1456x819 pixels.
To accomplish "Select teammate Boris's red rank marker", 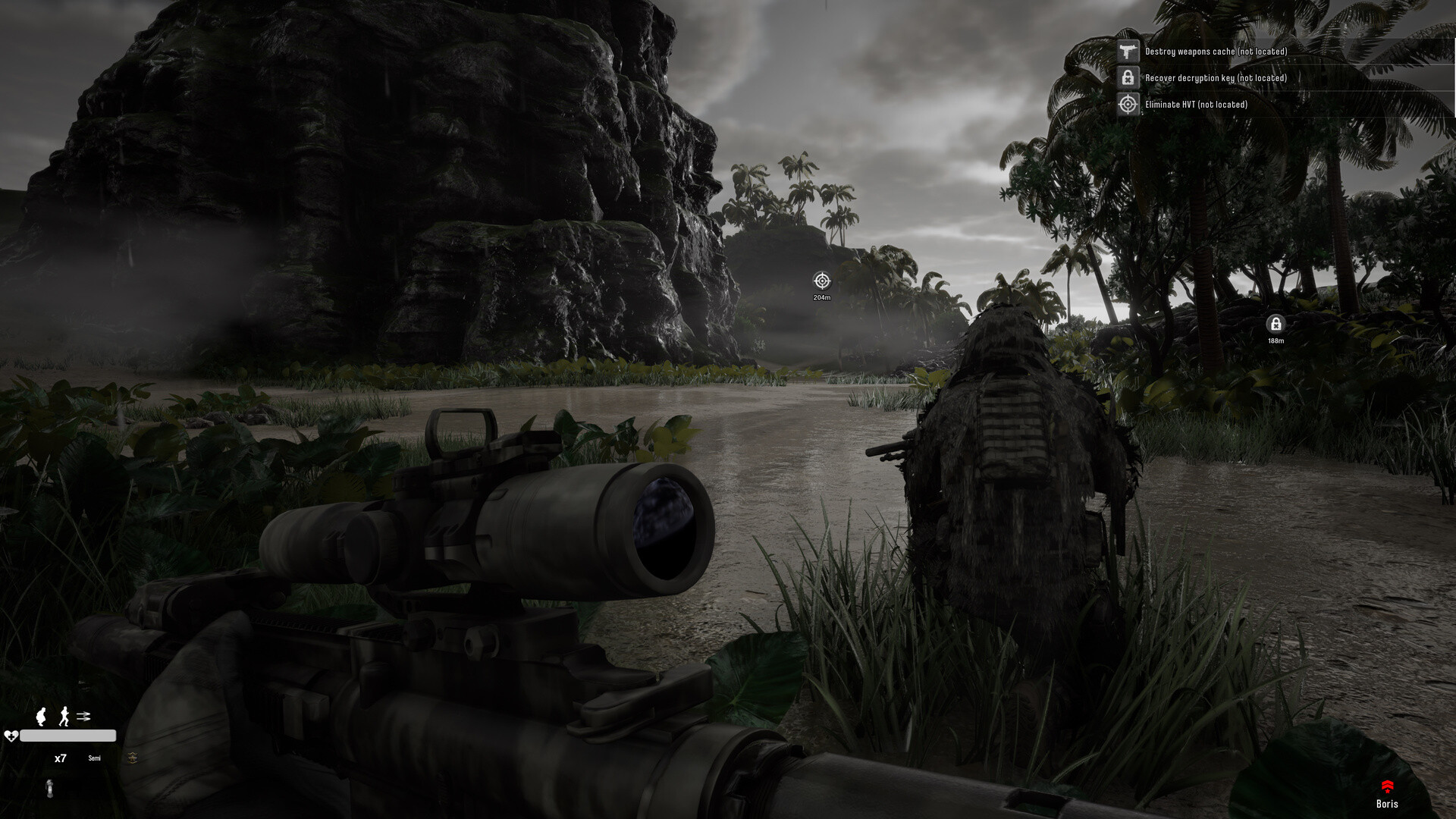I will (1387, 786).
